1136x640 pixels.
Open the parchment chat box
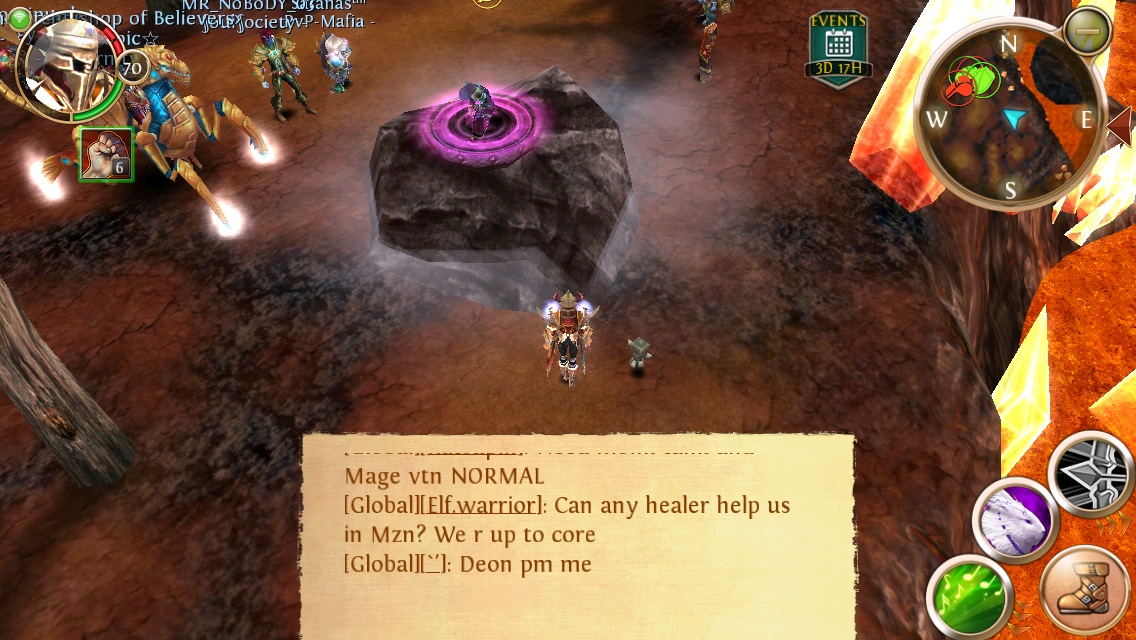point(578,535)
